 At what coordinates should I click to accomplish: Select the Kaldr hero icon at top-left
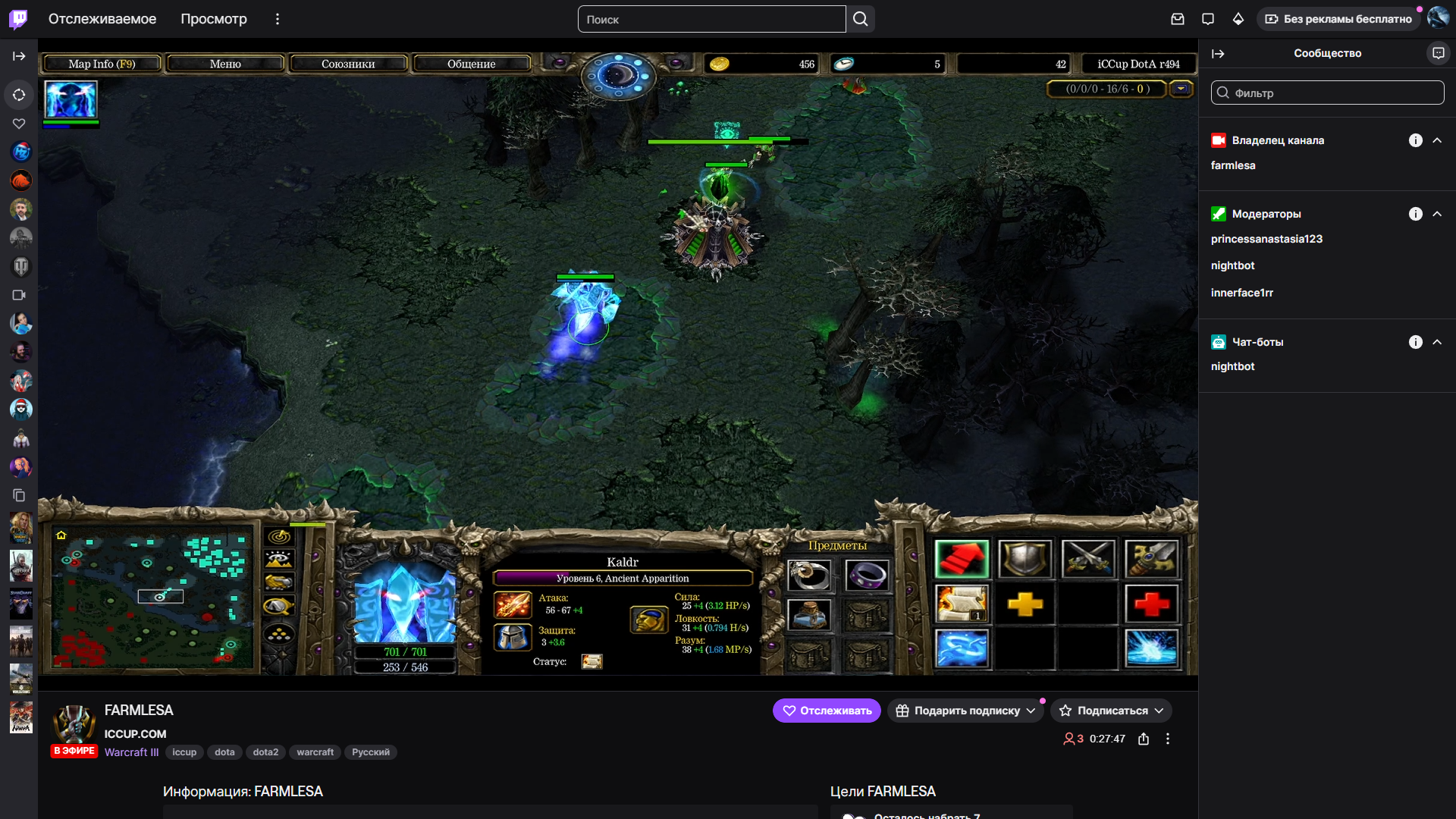pyautogui.click(x=71, y=99)
